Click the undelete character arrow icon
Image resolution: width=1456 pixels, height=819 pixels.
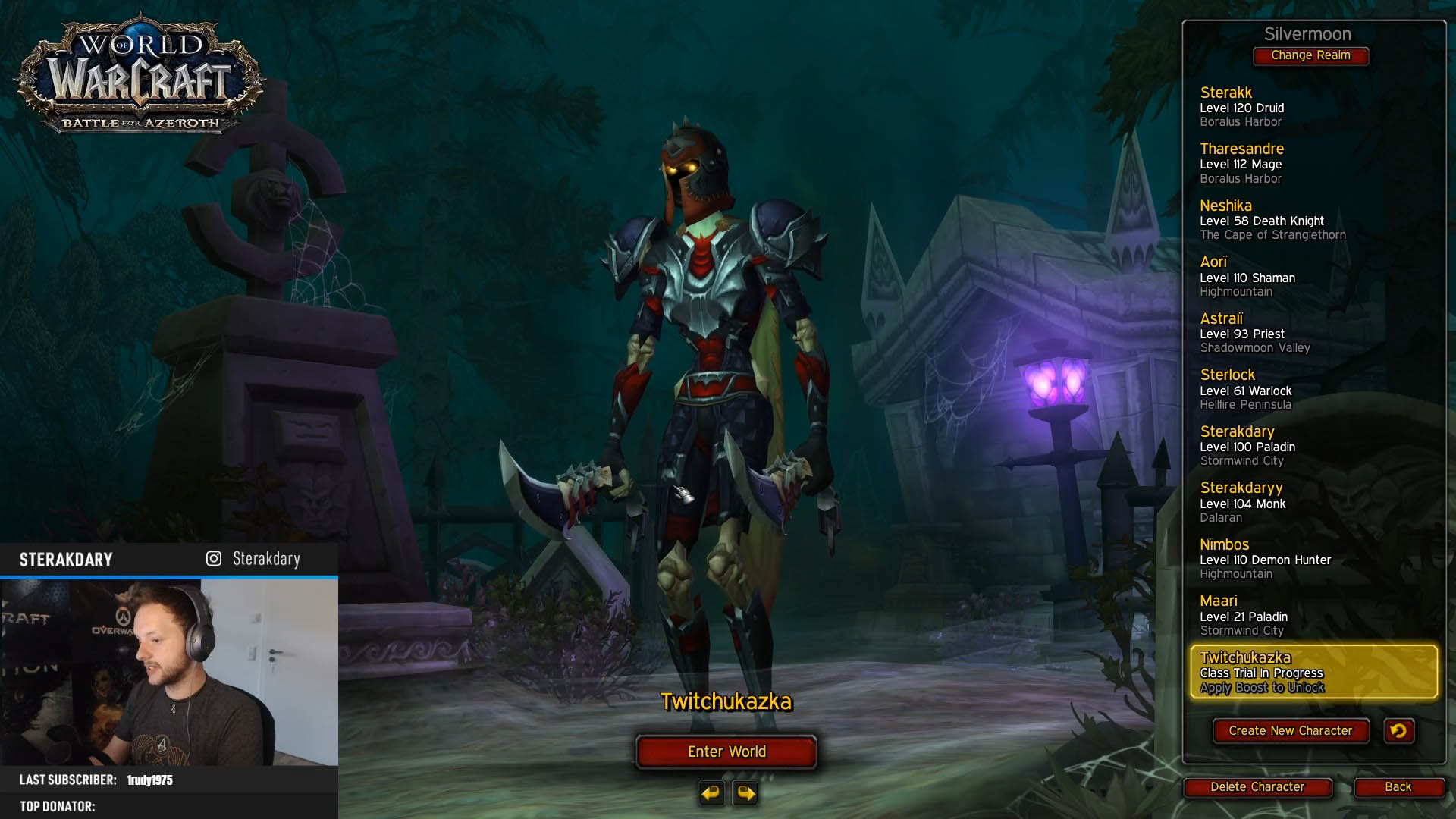(x=1398, y=730)
